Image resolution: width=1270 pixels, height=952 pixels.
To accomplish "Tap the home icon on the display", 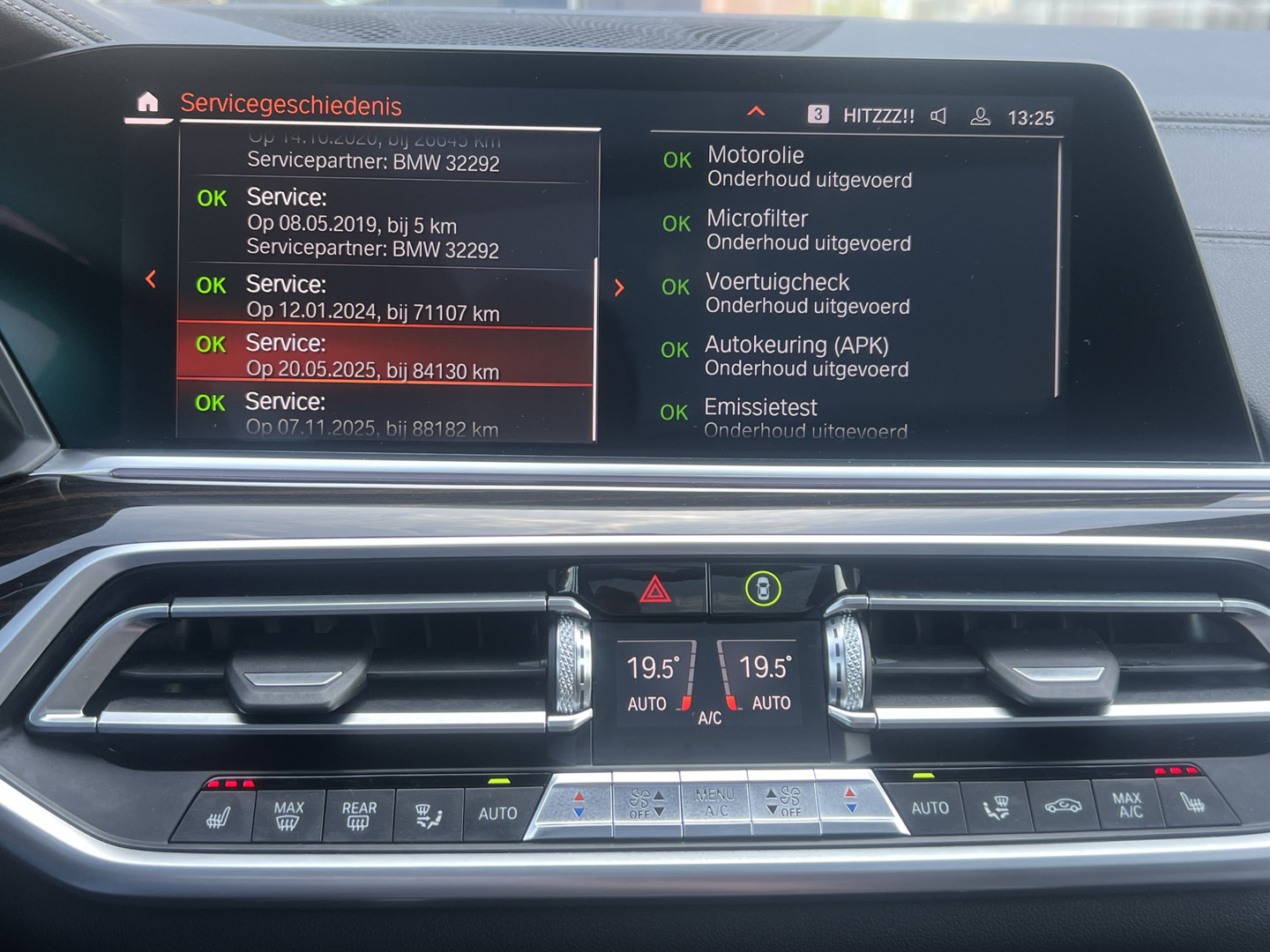I will click(x=150, y=102).
